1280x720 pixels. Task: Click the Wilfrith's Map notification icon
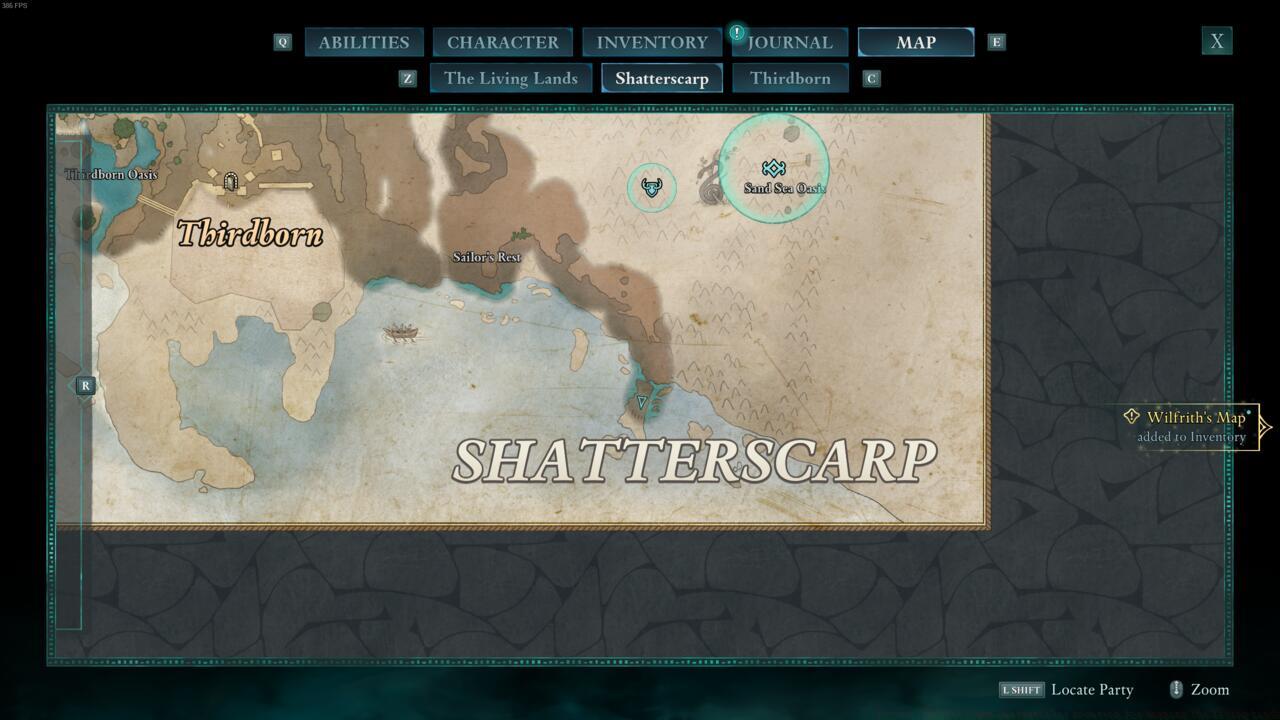[x=1131, y=418]
